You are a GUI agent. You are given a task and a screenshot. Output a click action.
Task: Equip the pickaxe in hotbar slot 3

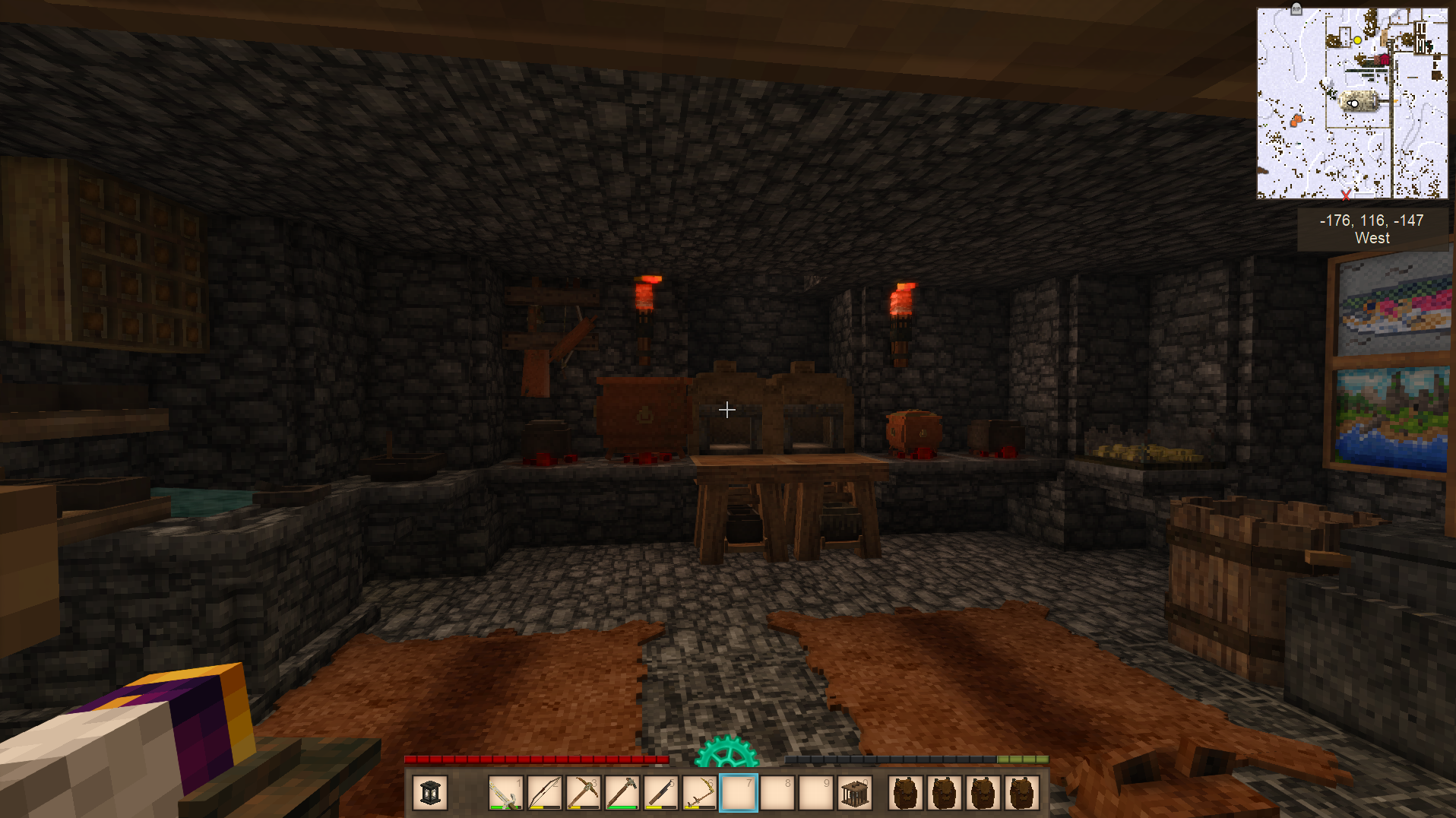583,793
